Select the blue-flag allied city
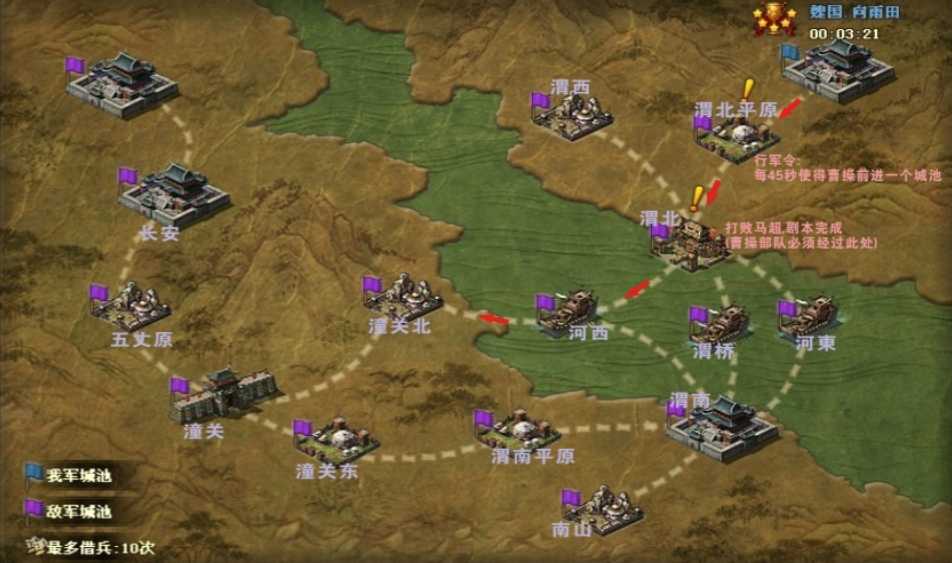Screen dimensions: 952x563 pyautogui.click(x=839, y=70)
